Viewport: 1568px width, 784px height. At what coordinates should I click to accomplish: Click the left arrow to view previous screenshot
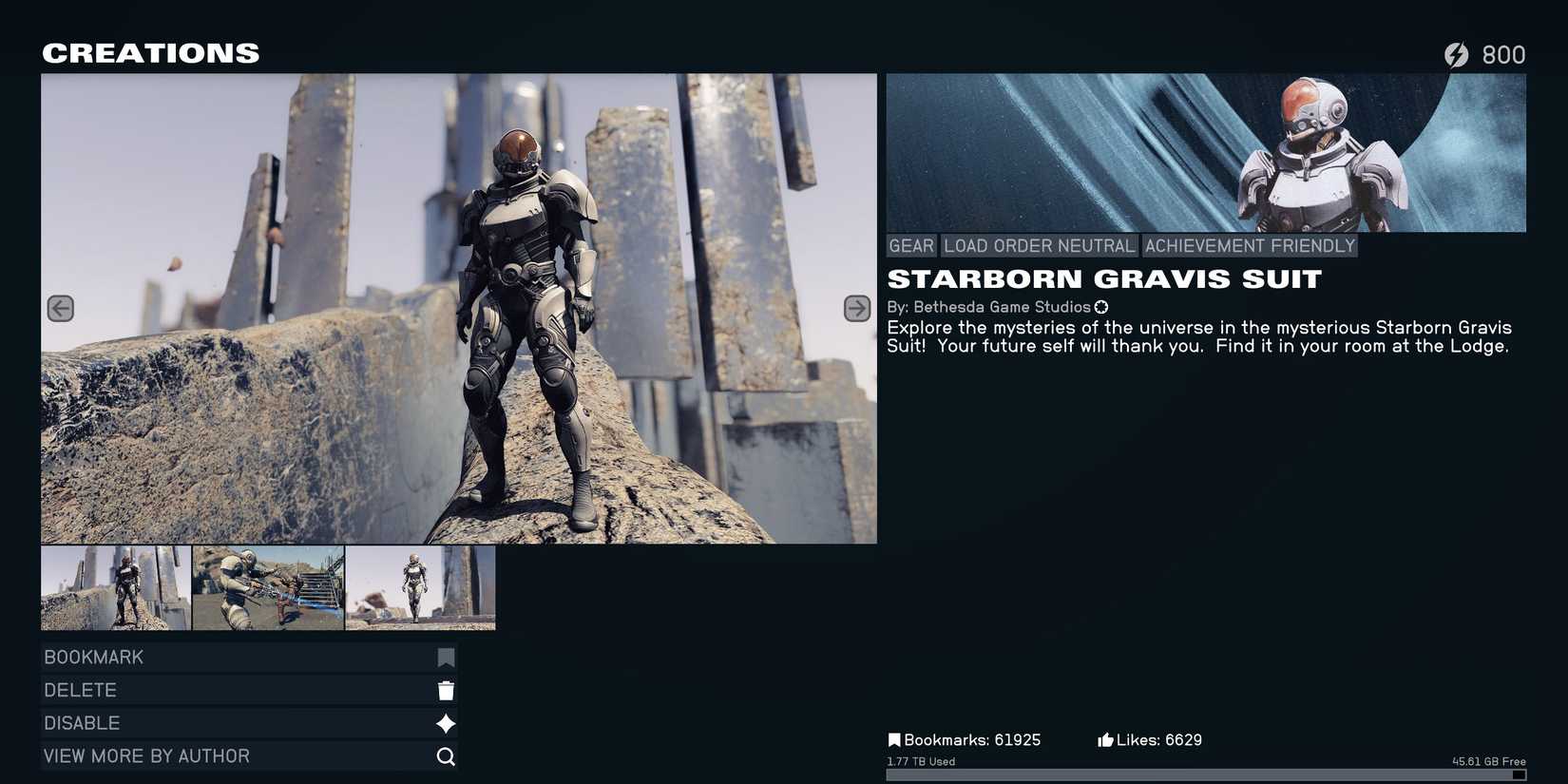pos(60,307)
